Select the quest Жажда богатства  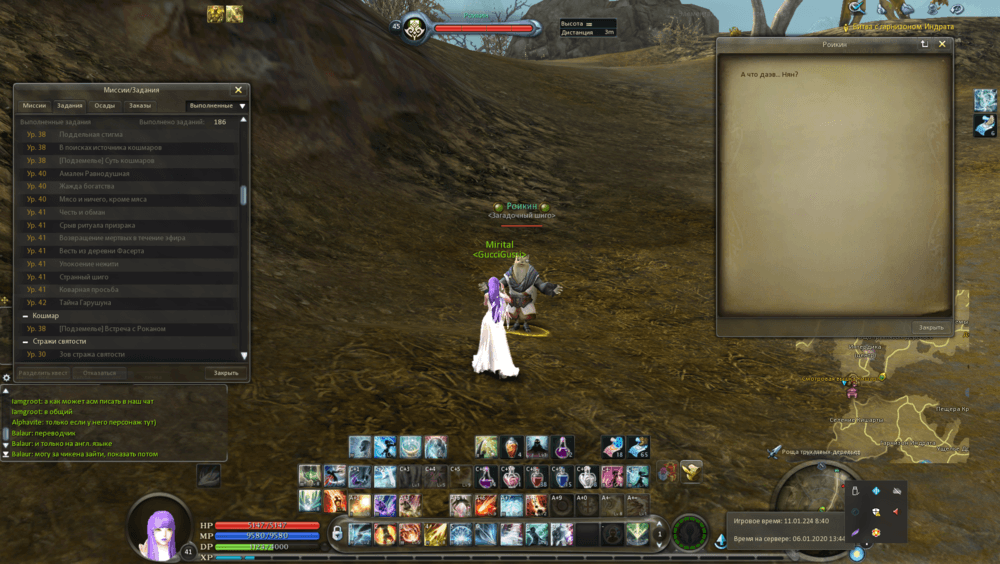click(x=87, y=186)
